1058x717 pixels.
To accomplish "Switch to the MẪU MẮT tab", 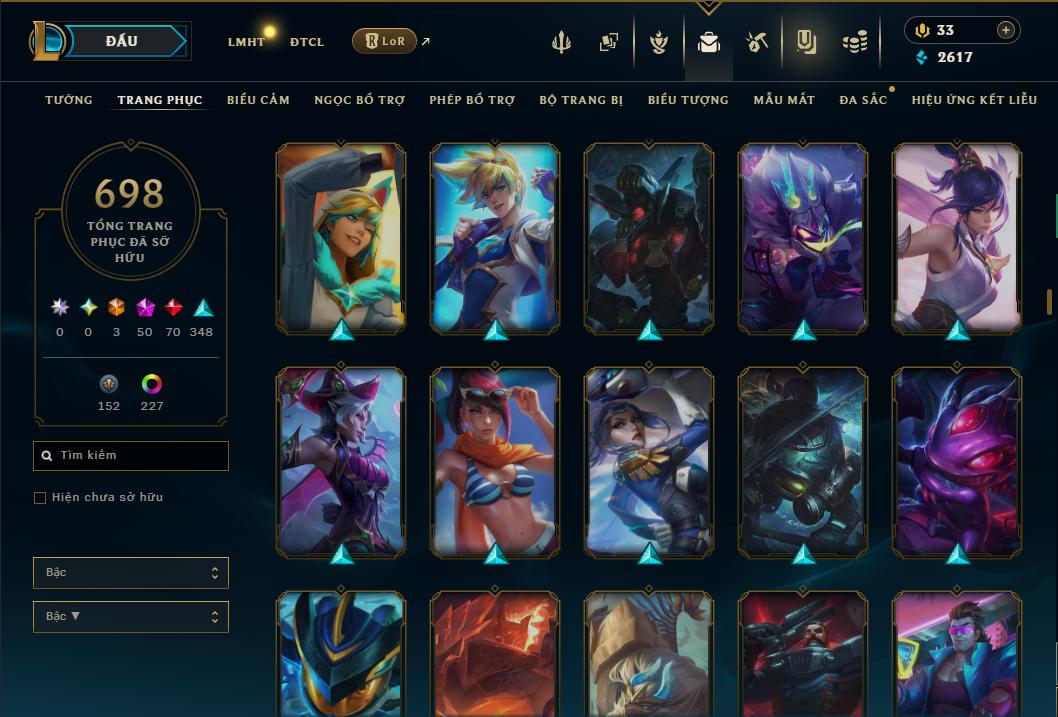I will 784,100.
